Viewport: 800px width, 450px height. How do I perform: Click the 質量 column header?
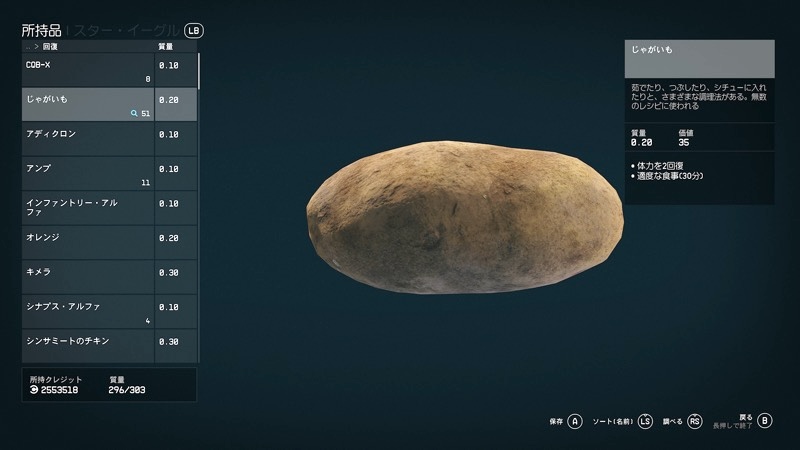pyautogui.click(x=167, y=47)
